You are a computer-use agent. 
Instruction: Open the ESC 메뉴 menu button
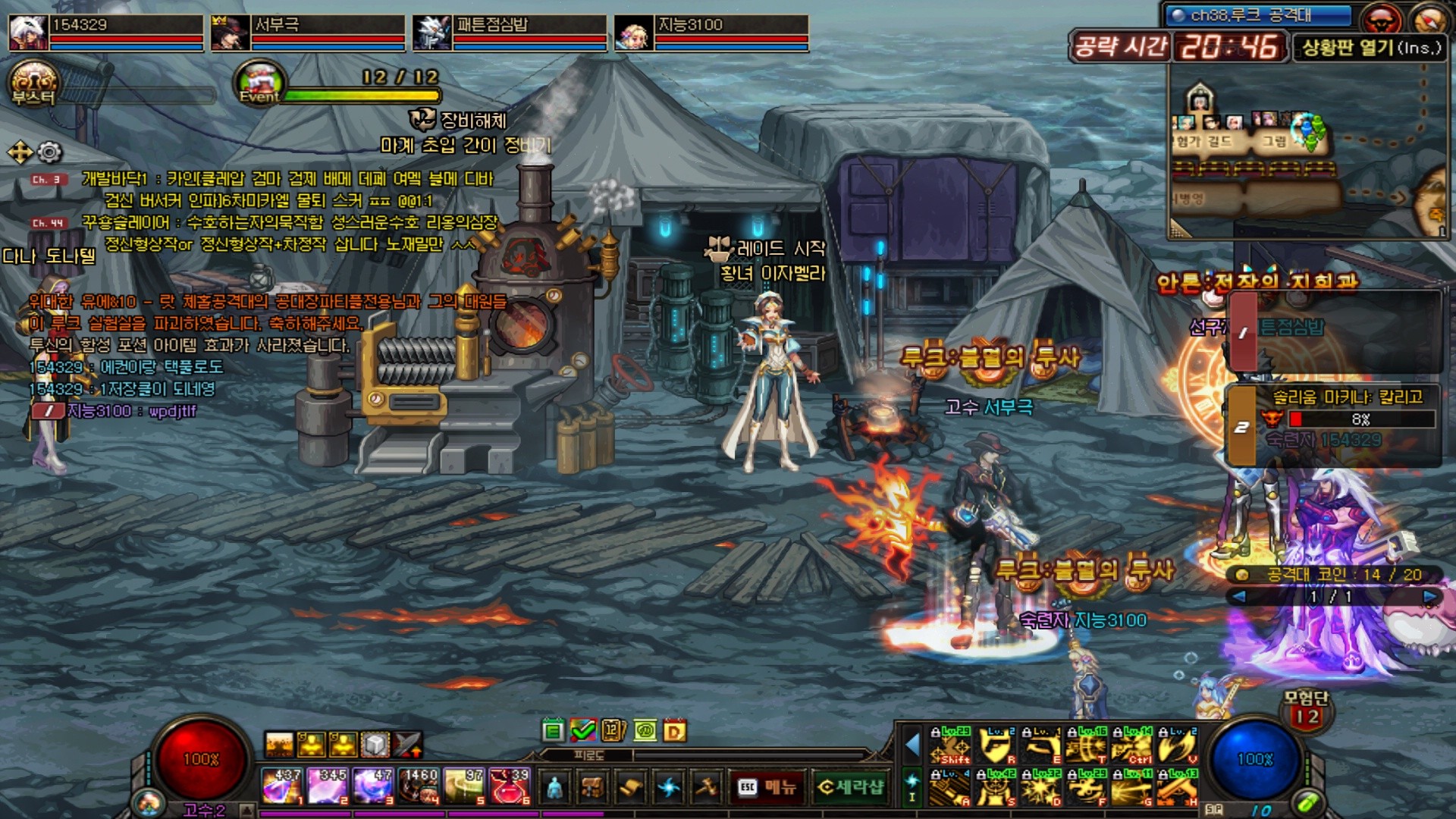click(767, 787)
